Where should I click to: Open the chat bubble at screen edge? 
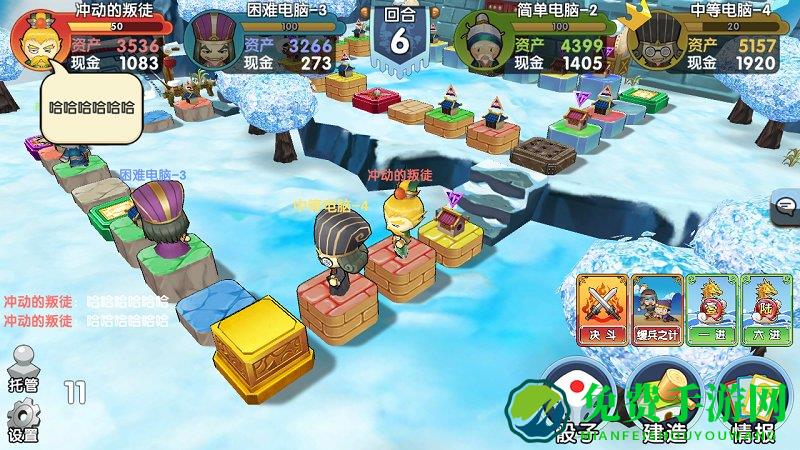coord(786,207)
